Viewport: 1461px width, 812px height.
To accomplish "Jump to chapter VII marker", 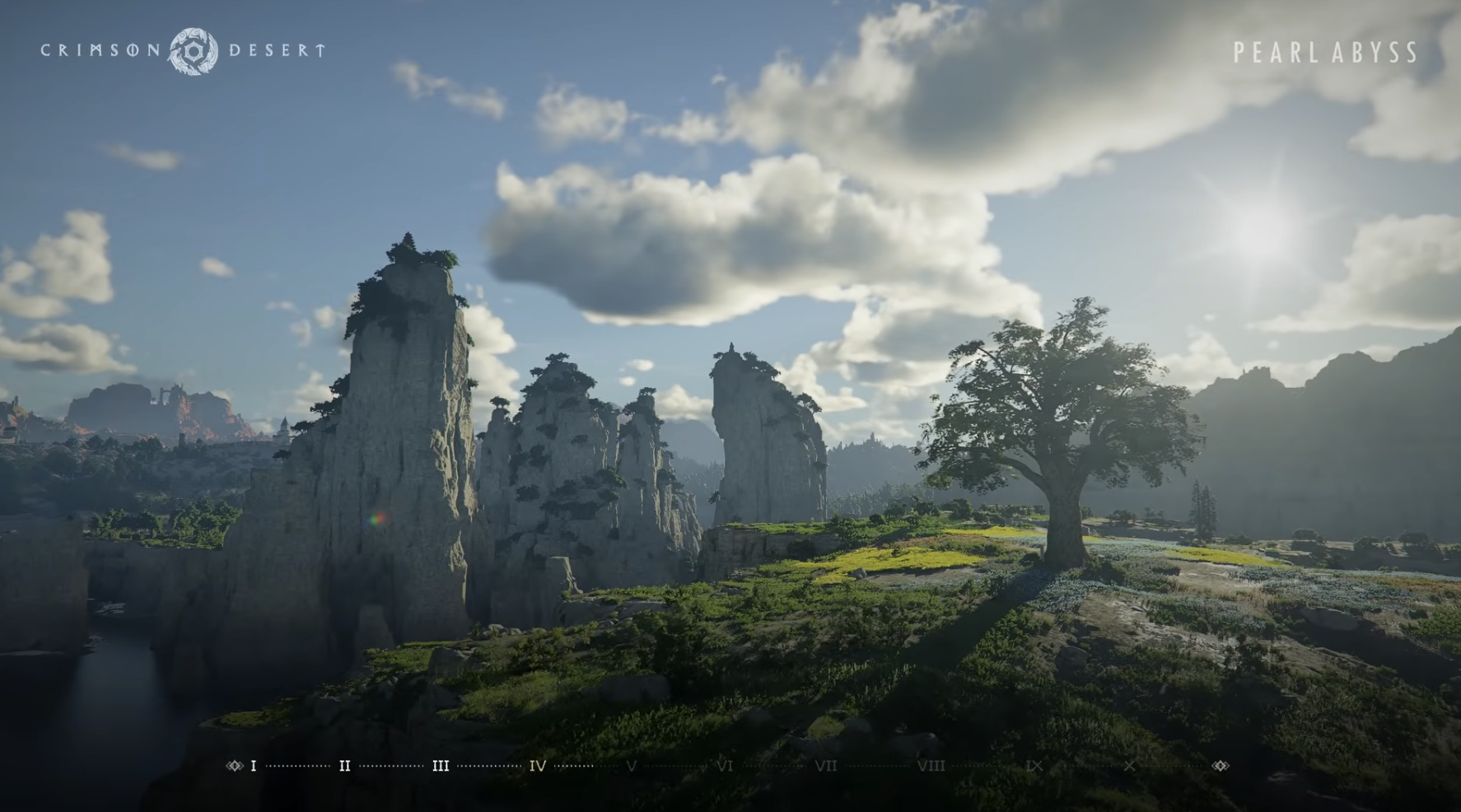I will tap(825, 766).
